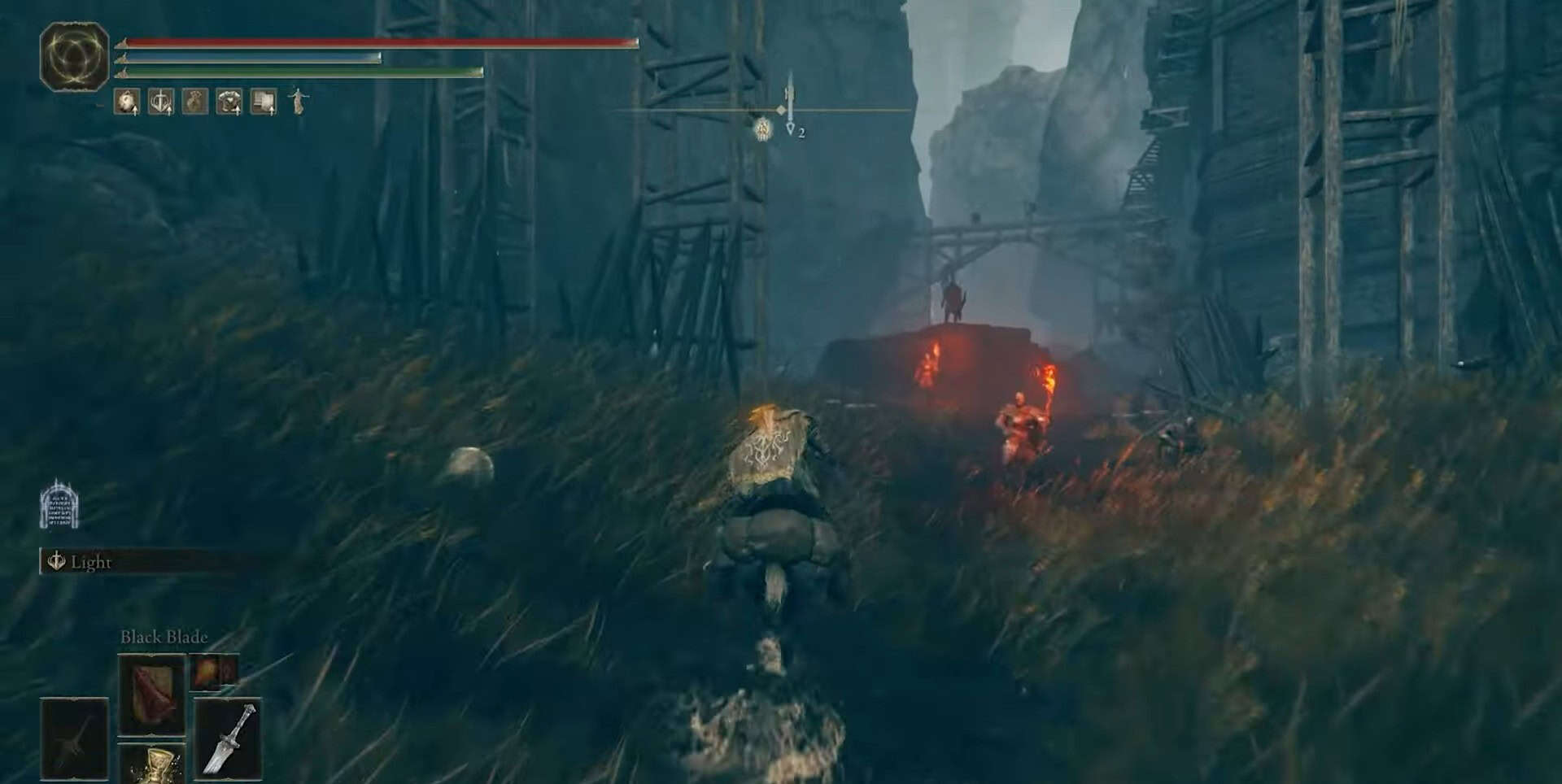
Task: Select the sword-and-wings buff icon
Action: point(161,102)
